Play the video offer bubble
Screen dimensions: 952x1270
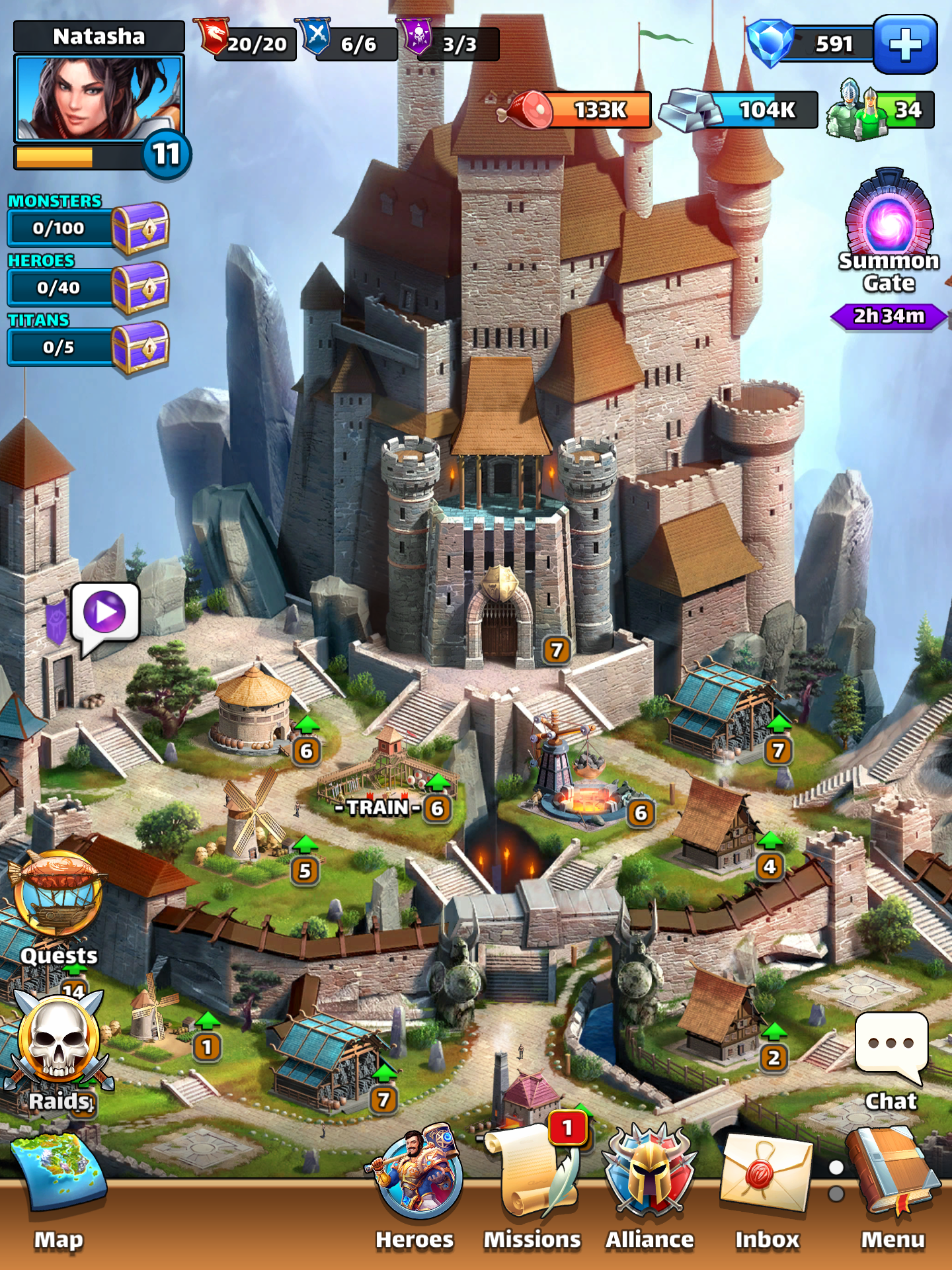[105, 612]
